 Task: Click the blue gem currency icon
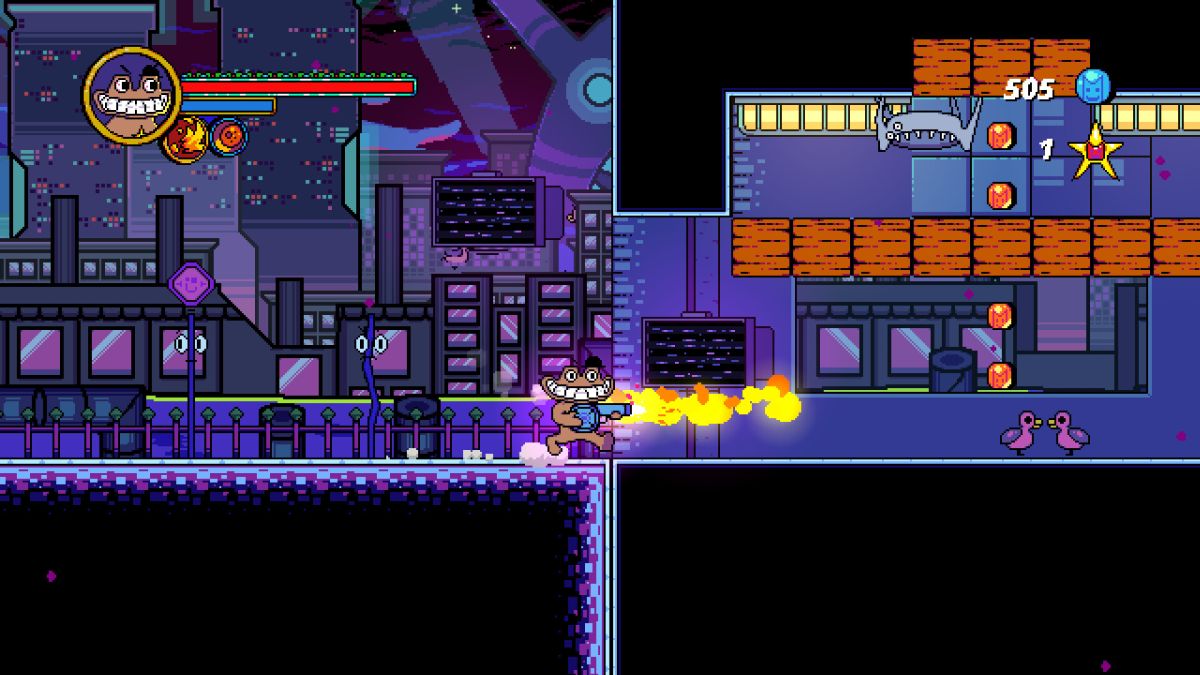(1093, 87)
